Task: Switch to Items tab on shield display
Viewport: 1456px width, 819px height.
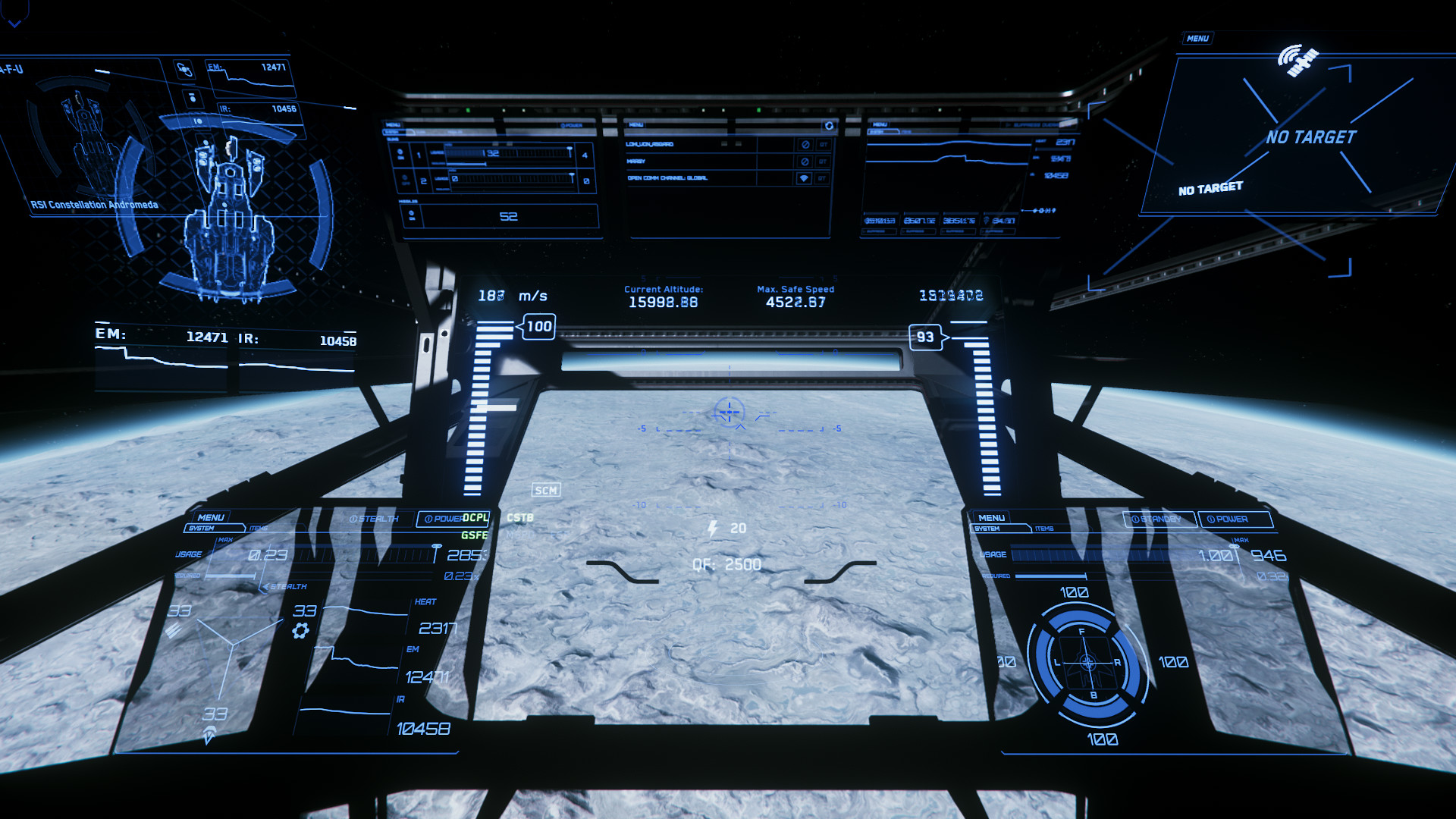Action: [1044, 529]
